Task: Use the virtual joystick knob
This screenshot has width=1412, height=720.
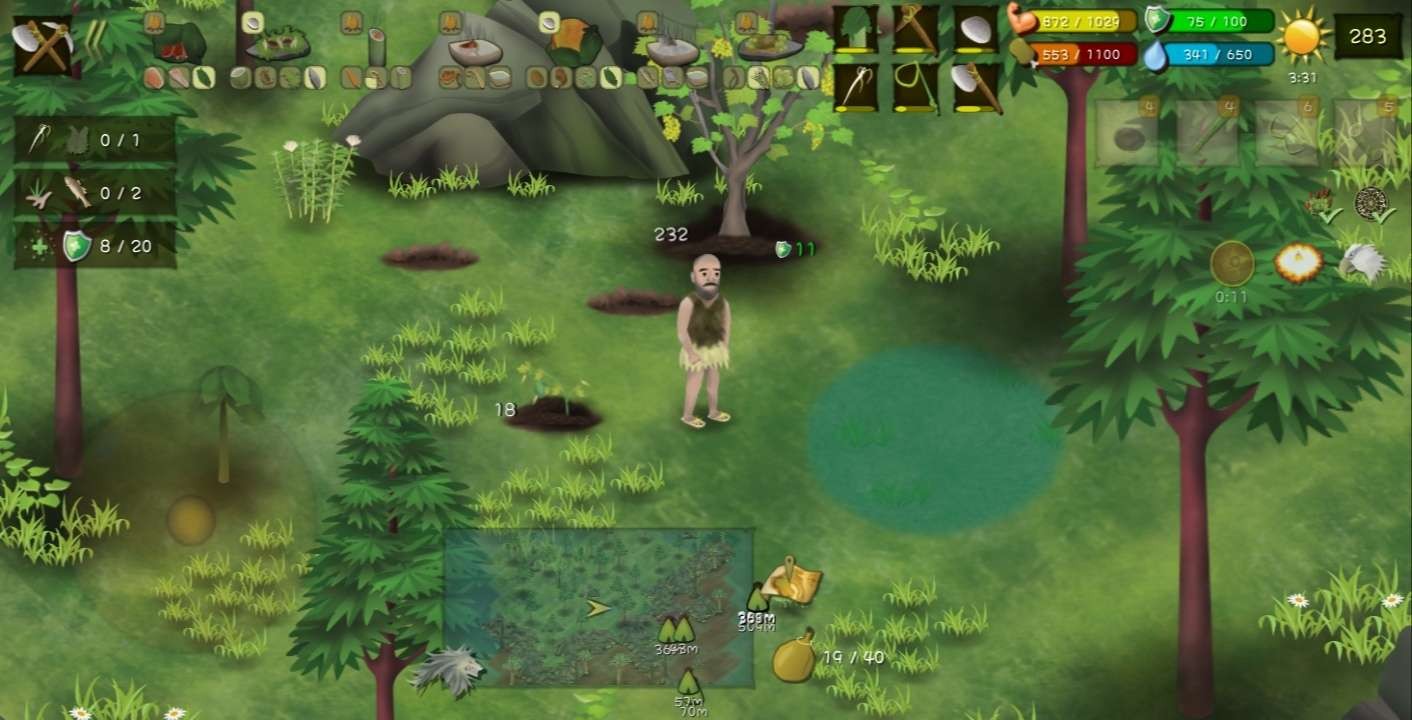Action: pos(191,520)
